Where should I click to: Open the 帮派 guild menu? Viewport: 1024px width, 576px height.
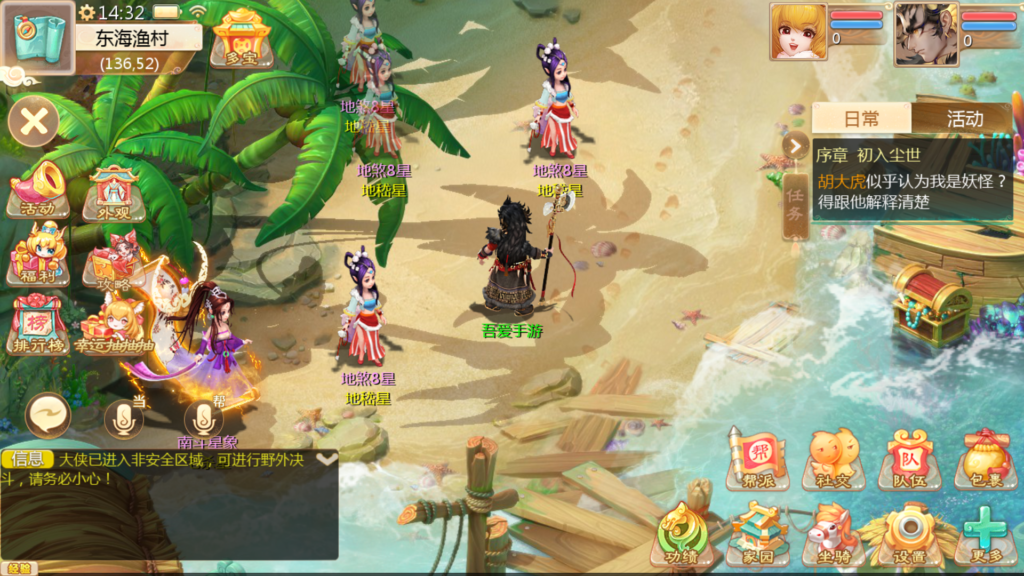point(757,459)
